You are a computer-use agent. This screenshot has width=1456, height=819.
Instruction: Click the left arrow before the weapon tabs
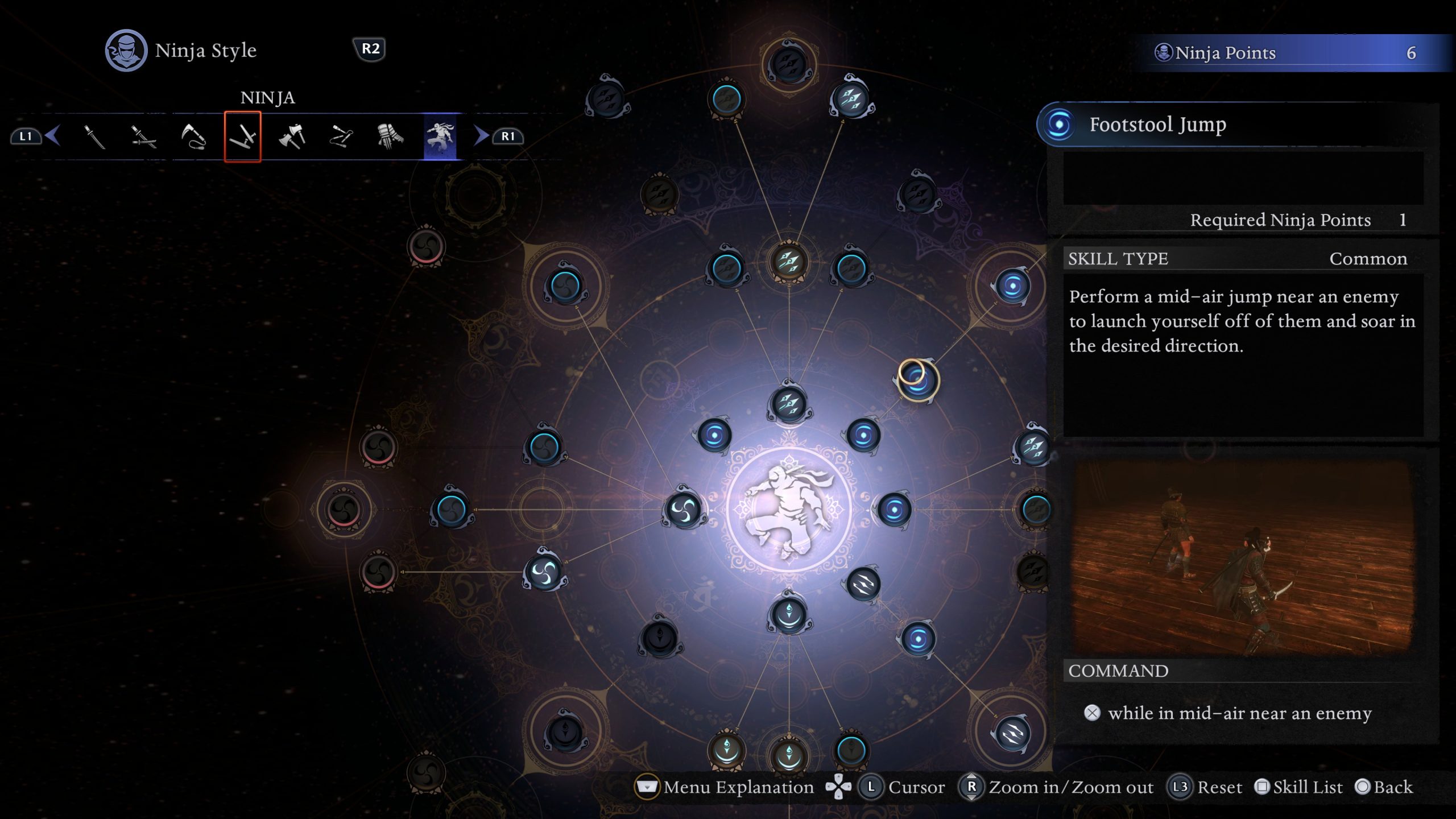click(x=53, y=136)
